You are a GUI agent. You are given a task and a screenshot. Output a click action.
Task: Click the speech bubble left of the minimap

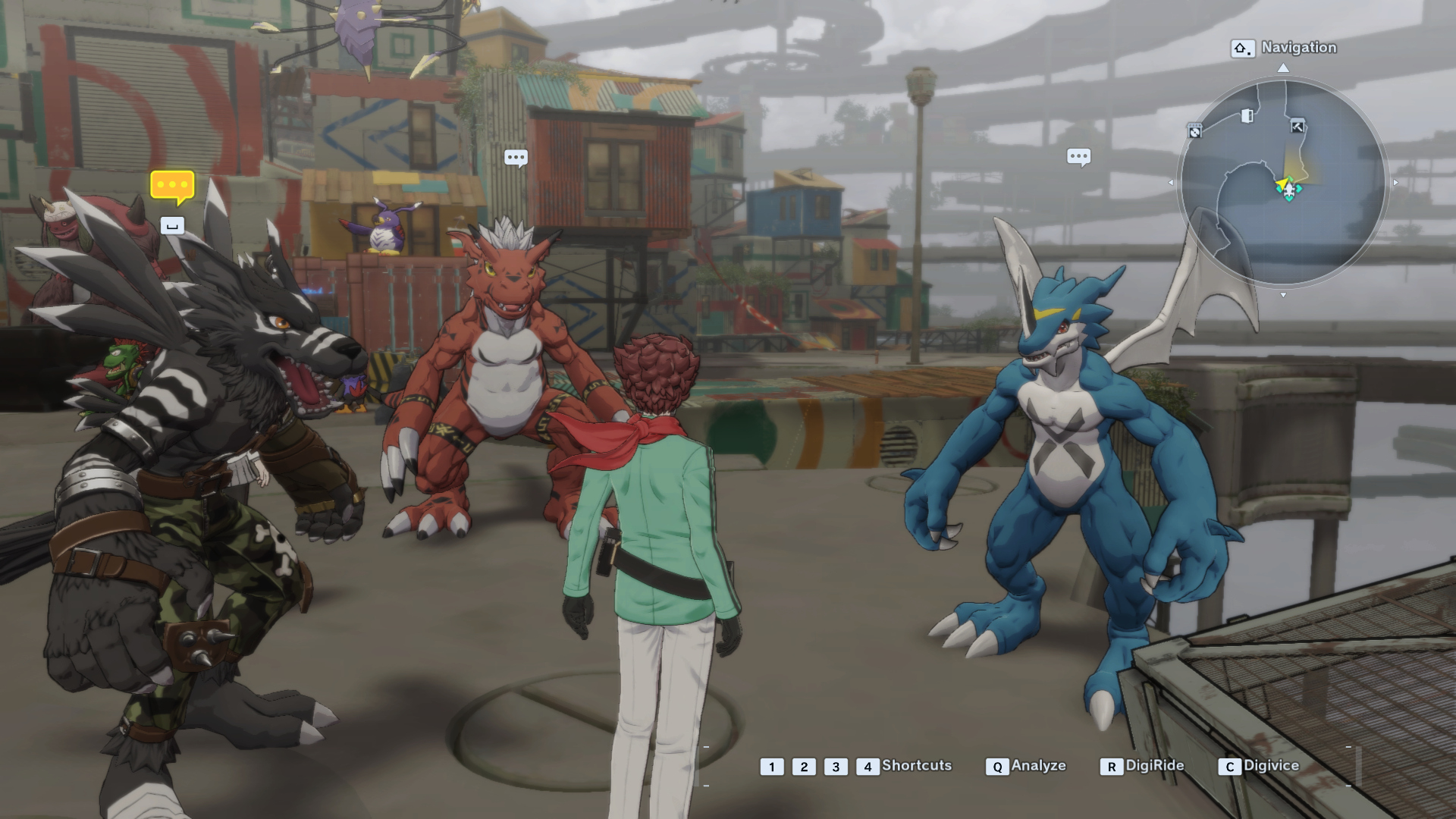coord(1078,157)
